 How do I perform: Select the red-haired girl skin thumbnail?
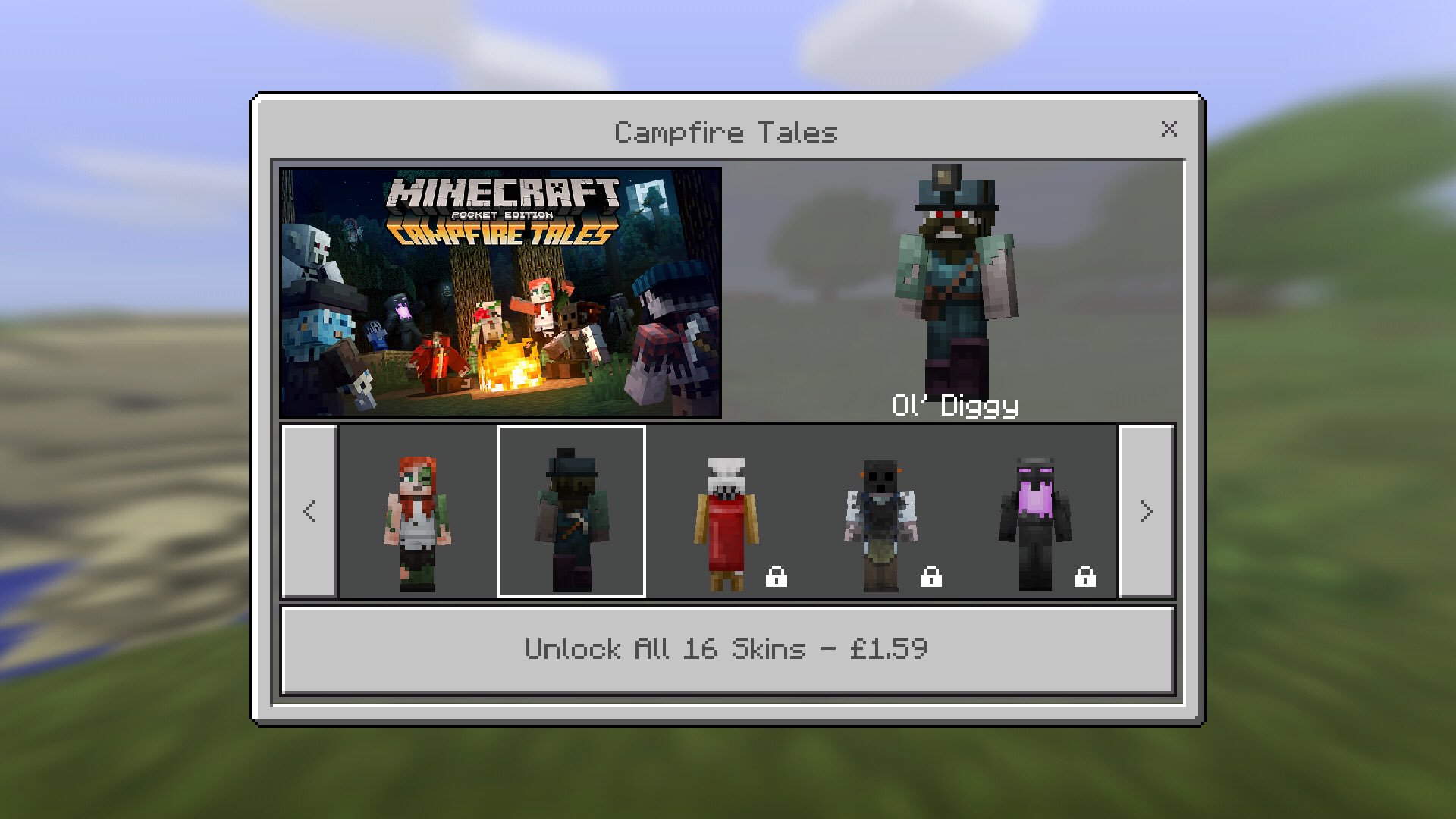(419, 510)
